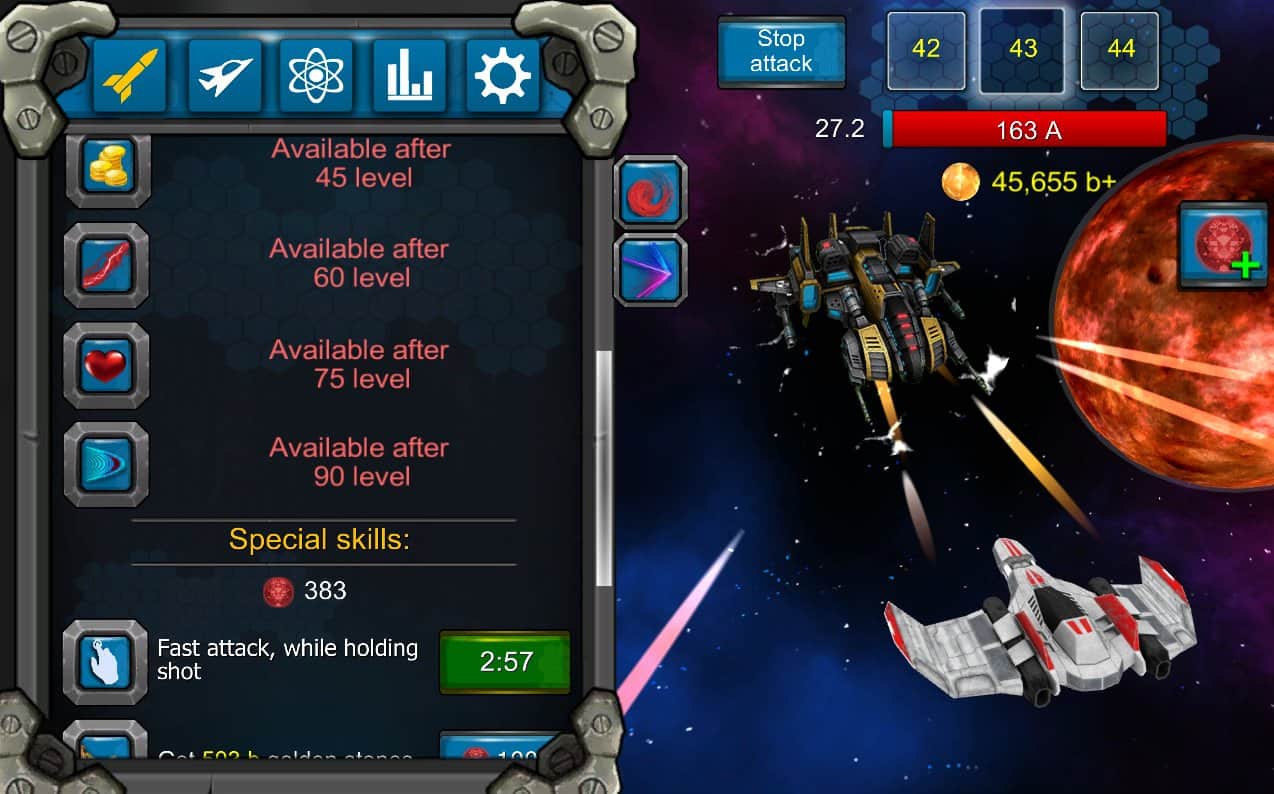The image size is (1274, 794).
Task: Add red gems with the plus button
Action: [x=1223, y=243]
